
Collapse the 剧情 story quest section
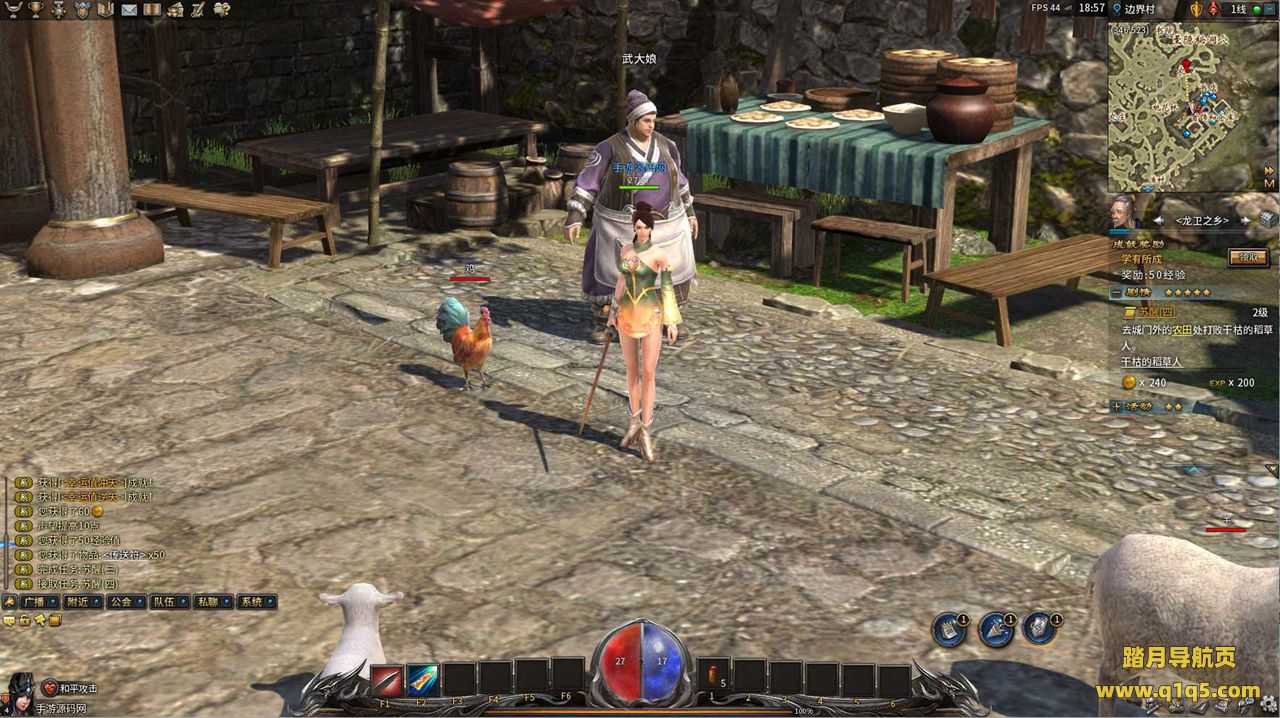[x=1116, y=292]
